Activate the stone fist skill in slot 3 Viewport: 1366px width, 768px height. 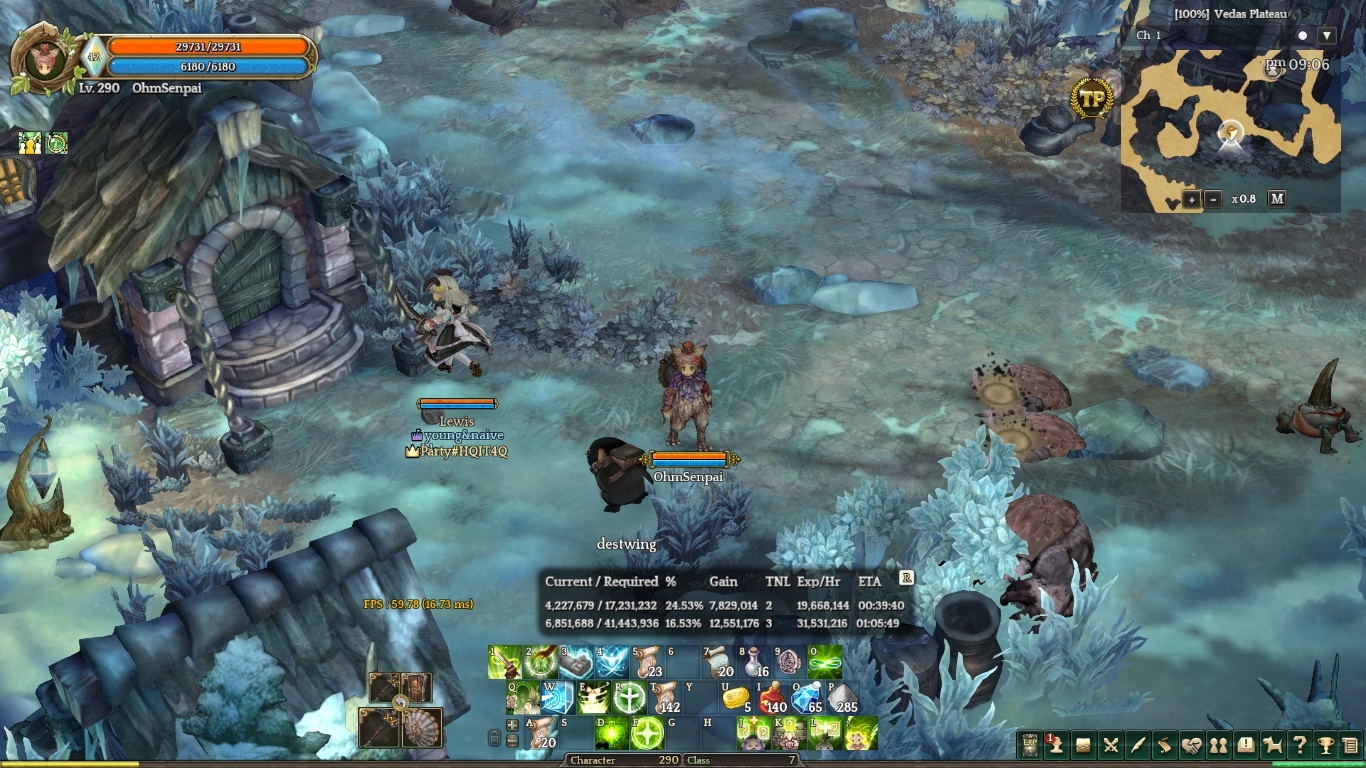pos(577,662)
